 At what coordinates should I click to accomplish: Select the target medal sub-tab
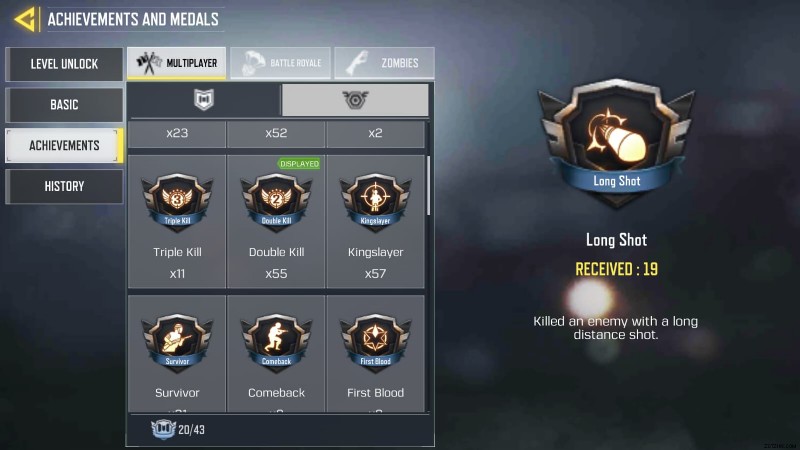pyautogui.click(x=355, y=100)
